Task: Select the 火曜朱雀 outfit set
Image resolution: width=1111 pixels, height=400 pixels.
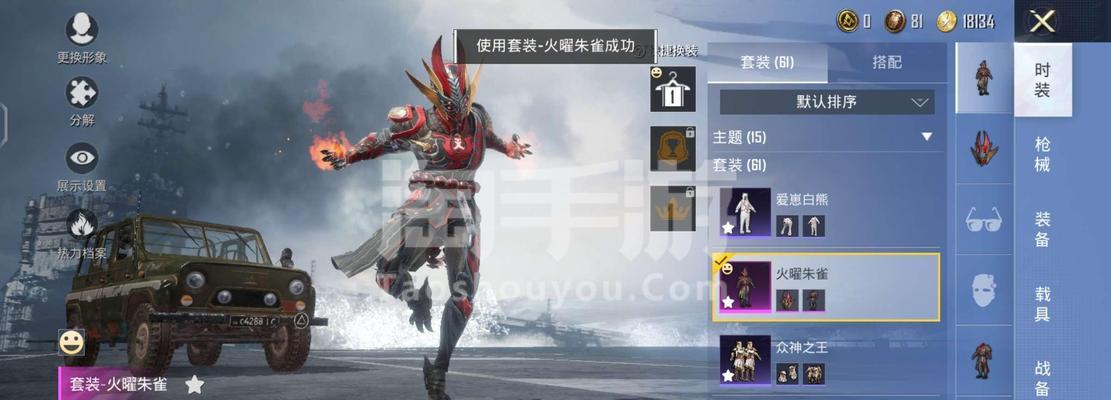Action: tap(826, 287)
